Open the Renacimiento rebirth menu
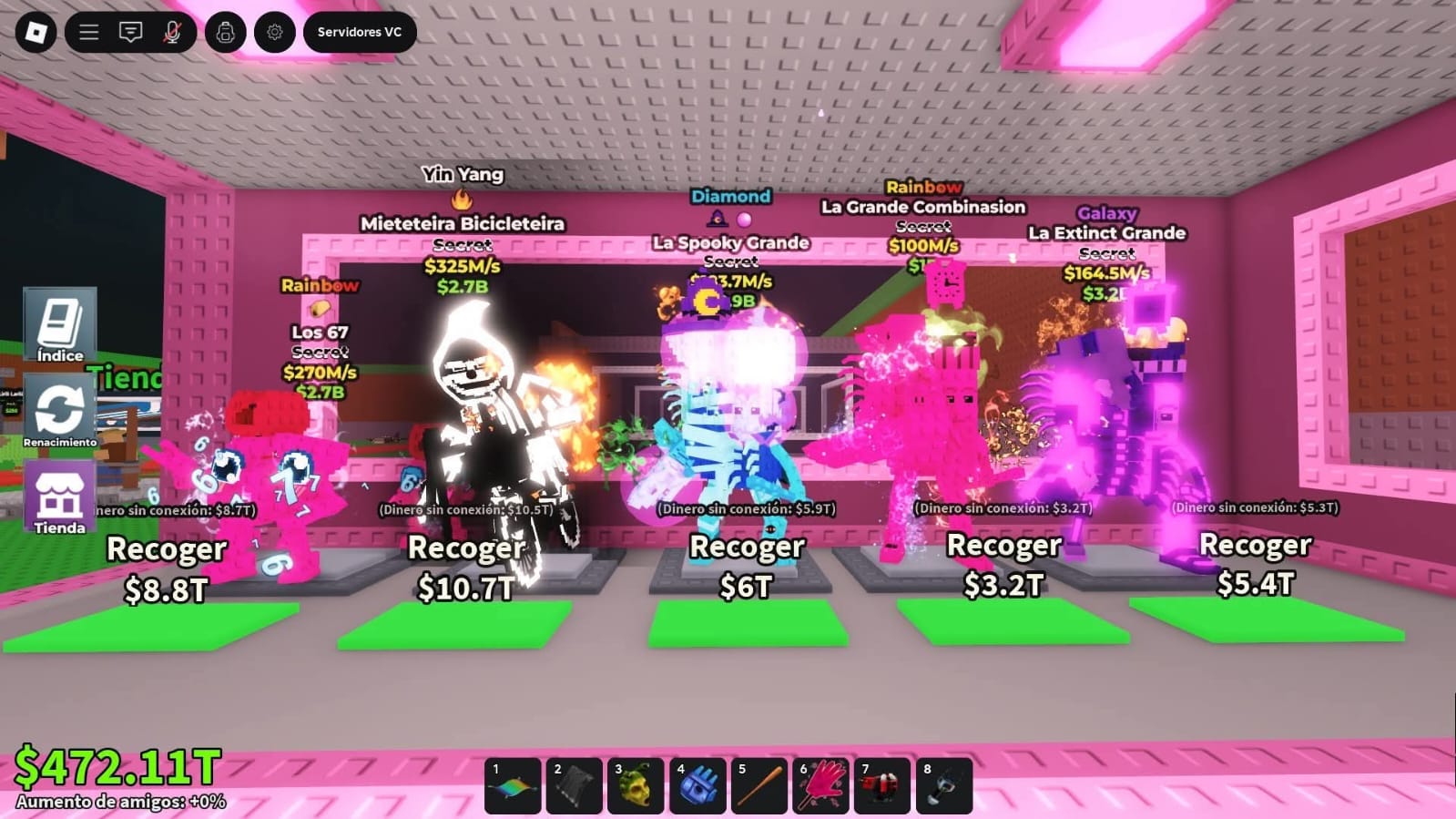Viewport: 1456px width, 819px height. click(60, 412)
